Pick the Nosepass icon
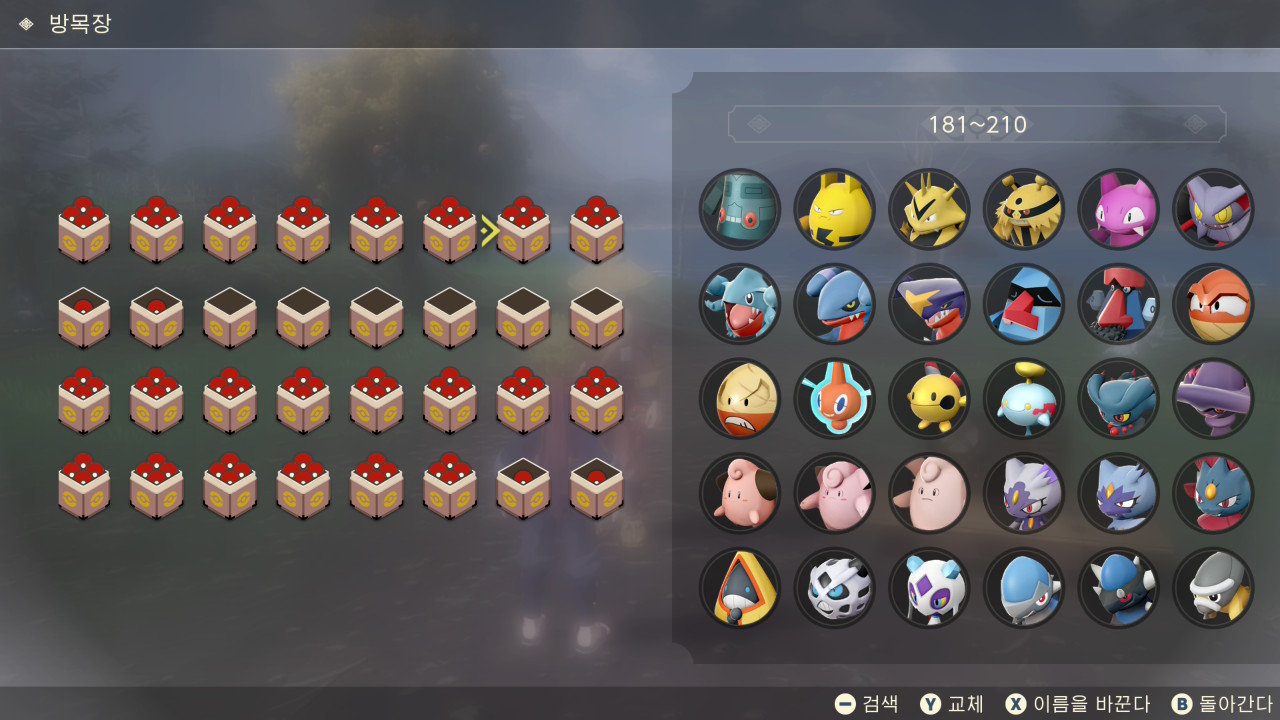The image size is (1280, 720). click(x=1024, y=304)
